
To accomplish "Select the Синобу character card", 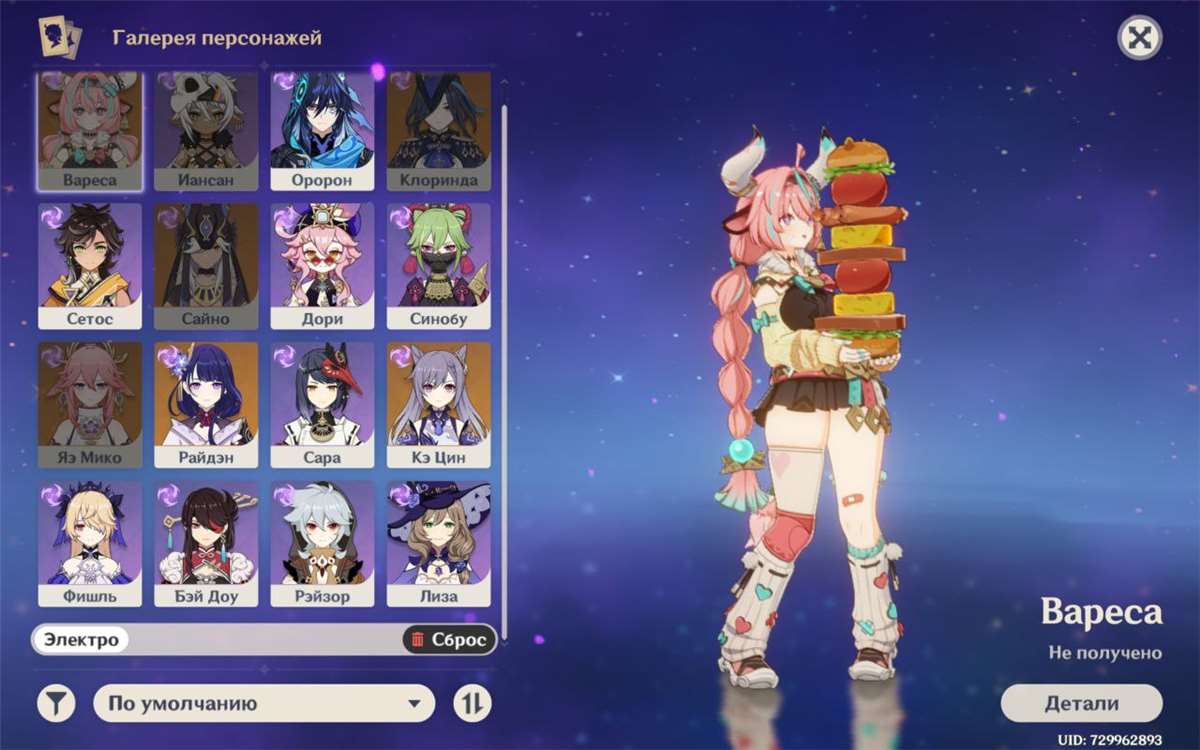I will point(438,267).
